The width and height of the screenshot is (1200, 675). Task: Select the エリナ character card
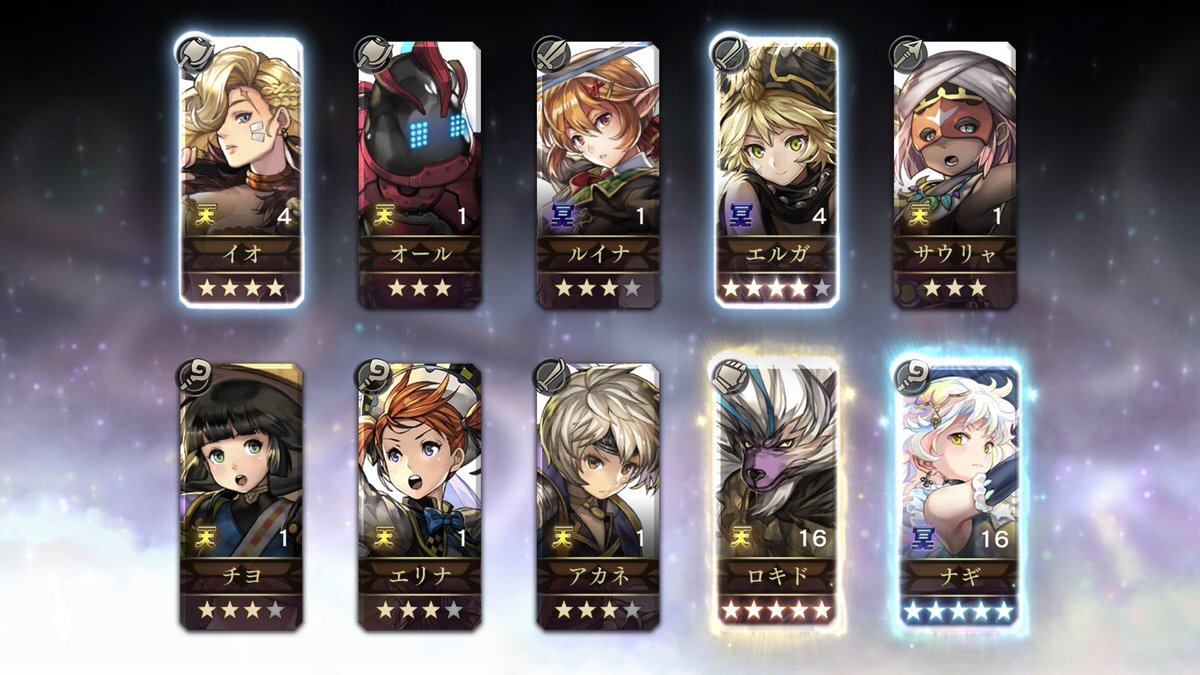[x=419, y=495]
